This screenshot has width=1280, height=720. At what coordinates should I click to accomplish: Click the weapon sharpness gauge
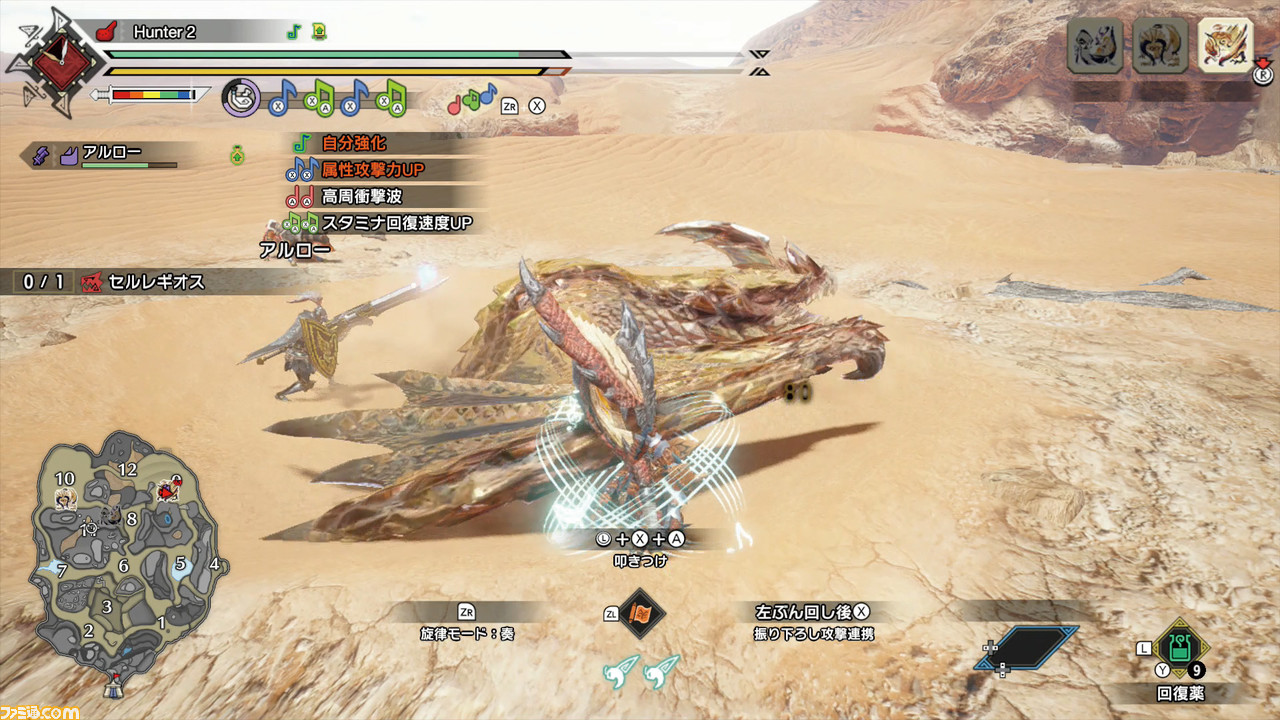pyautogui.click(x=152, y=95)
